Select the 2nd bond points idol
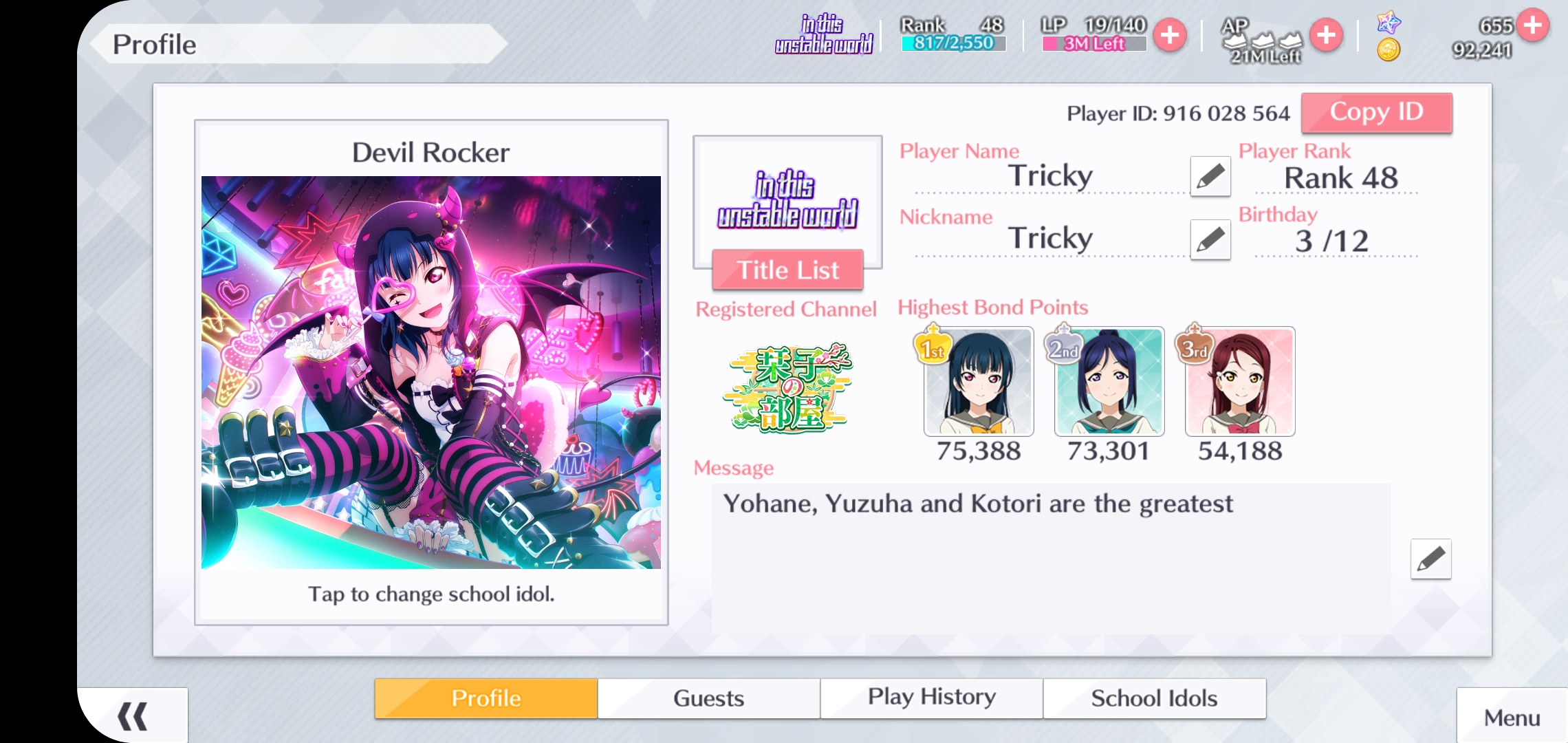Image resolution: width=1568 pixels, height=743 pixels. (1109, 382)
